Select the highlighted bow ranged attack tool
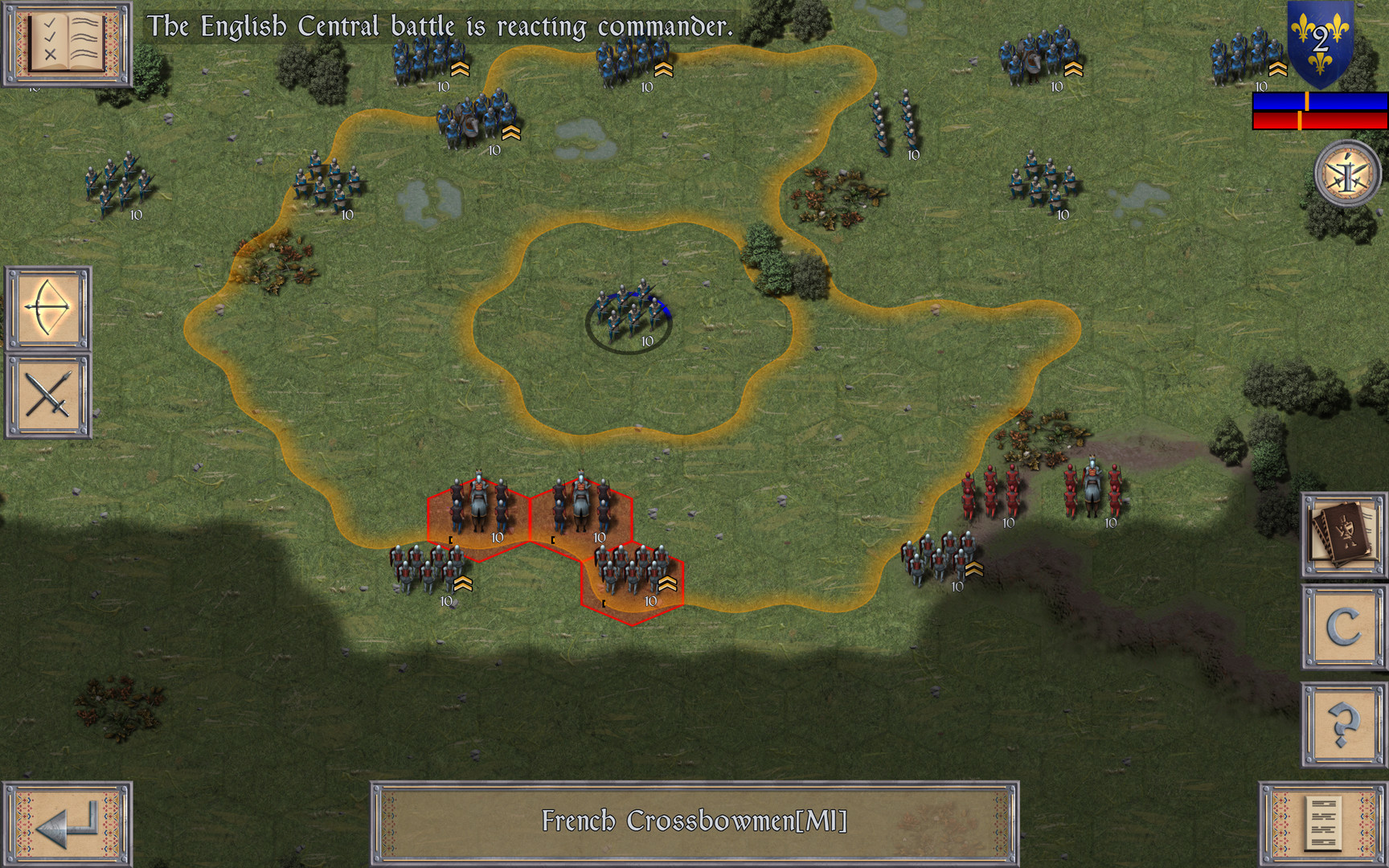This screenshot has height=868, width=1389. 48,309
